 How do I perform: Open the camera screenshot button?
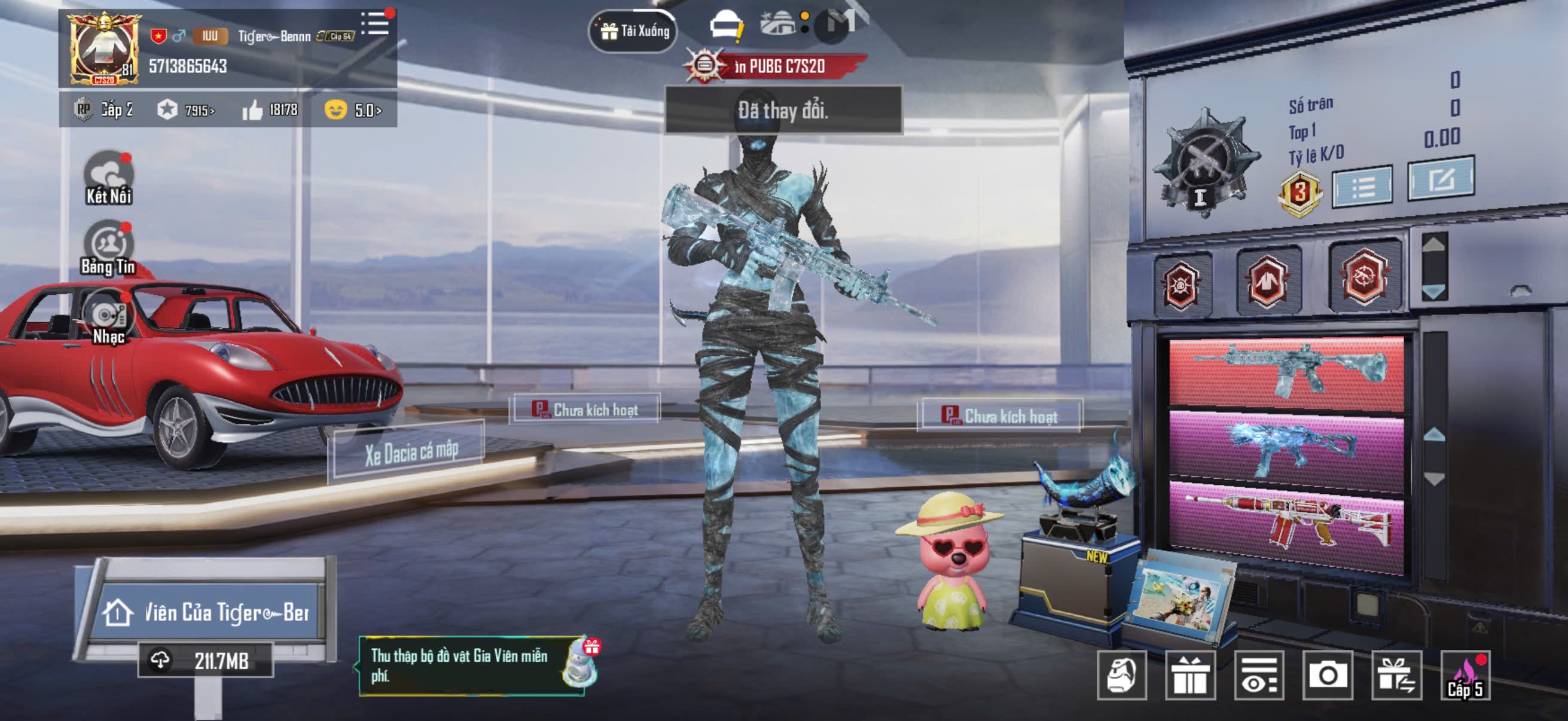1327,676
